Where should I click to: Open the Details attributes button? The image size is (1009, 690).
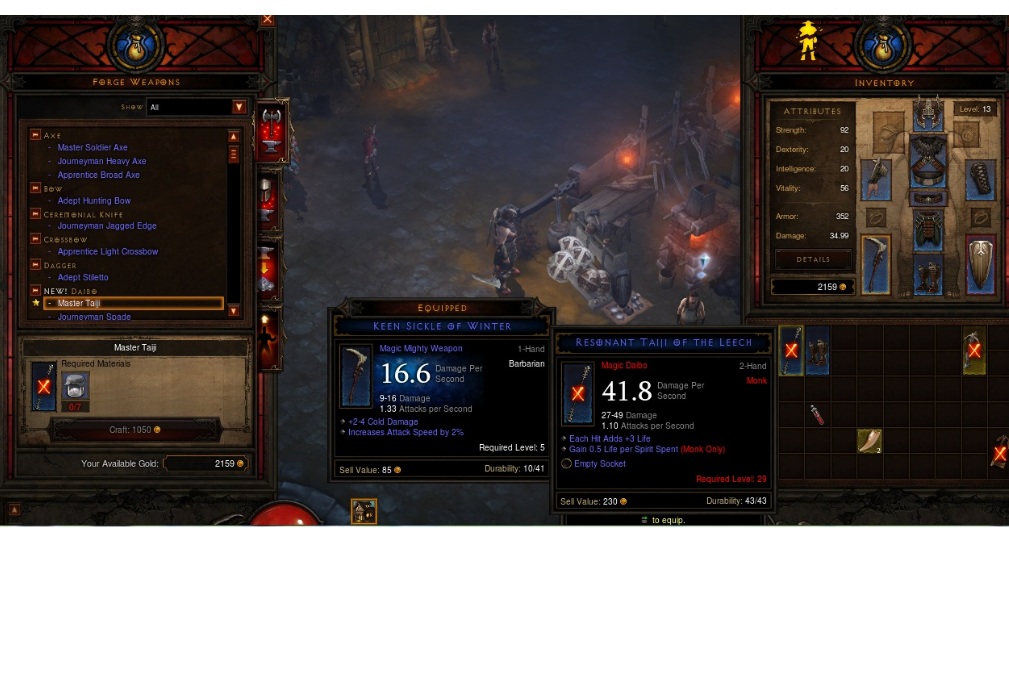click(x=813, y=260)
